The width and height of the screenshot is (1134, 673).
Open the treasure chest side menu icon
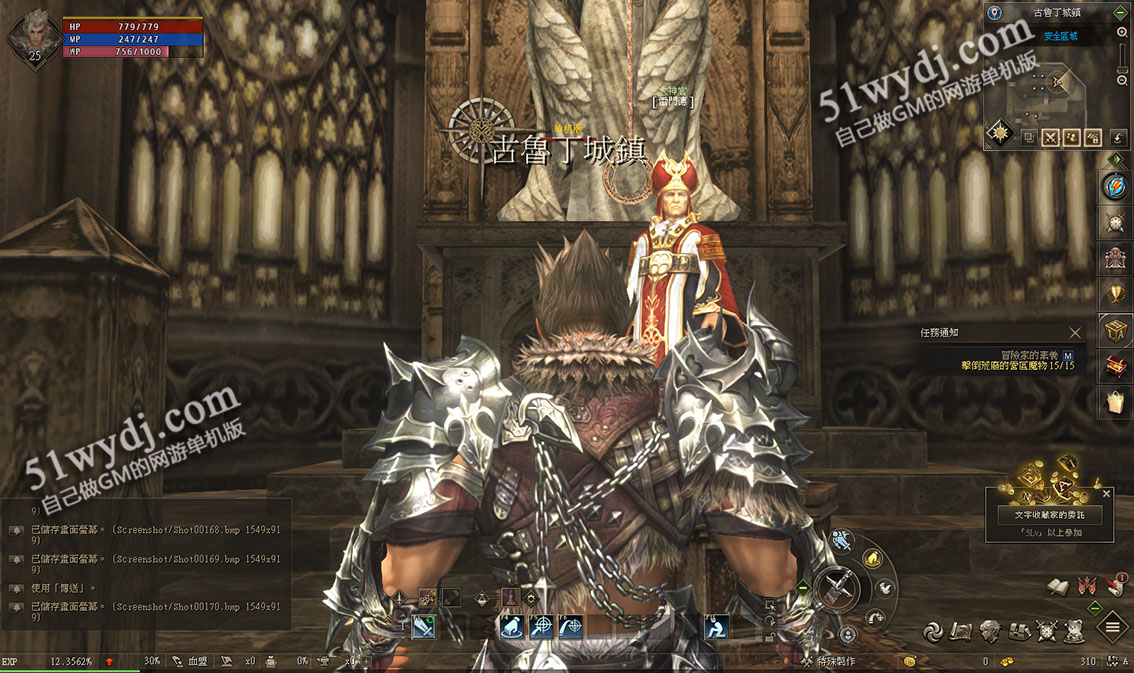point(1116,330)
